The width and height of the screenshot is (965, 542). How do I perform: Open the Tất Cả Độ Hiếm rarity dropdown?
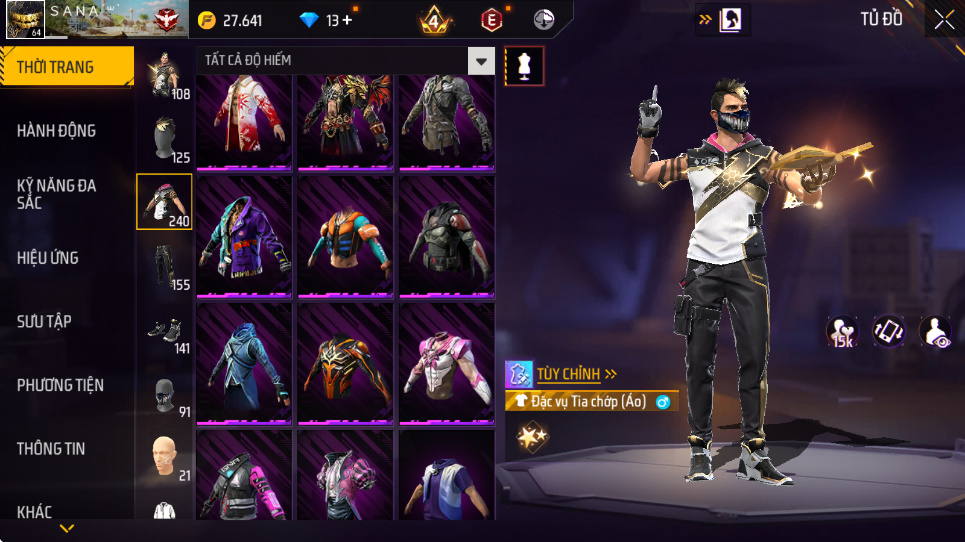pyautogui.click(x=483, y=61)
